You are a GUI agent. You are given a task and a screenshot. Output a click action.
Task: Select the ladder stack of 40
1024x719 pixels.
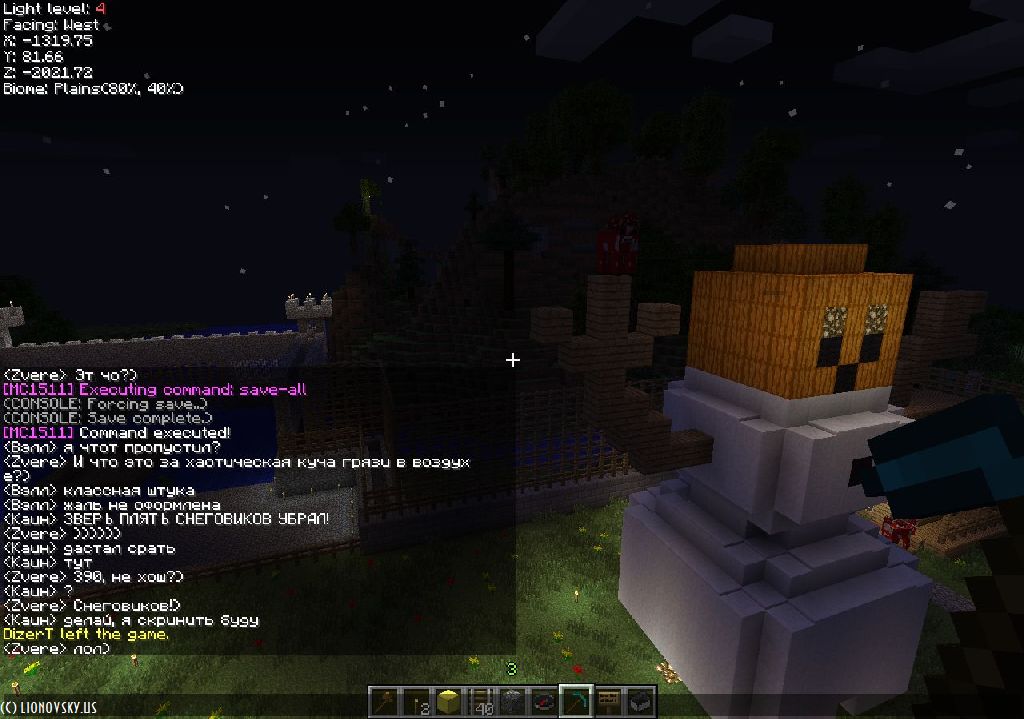click(x=482, y=702)
